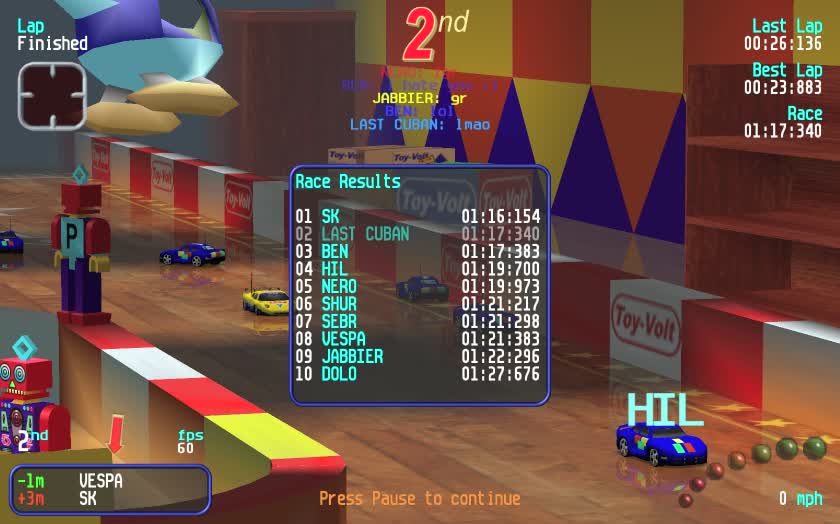840x524 pixels.
Task: Click HIL's row in the Race Results list
Action: 418,269
